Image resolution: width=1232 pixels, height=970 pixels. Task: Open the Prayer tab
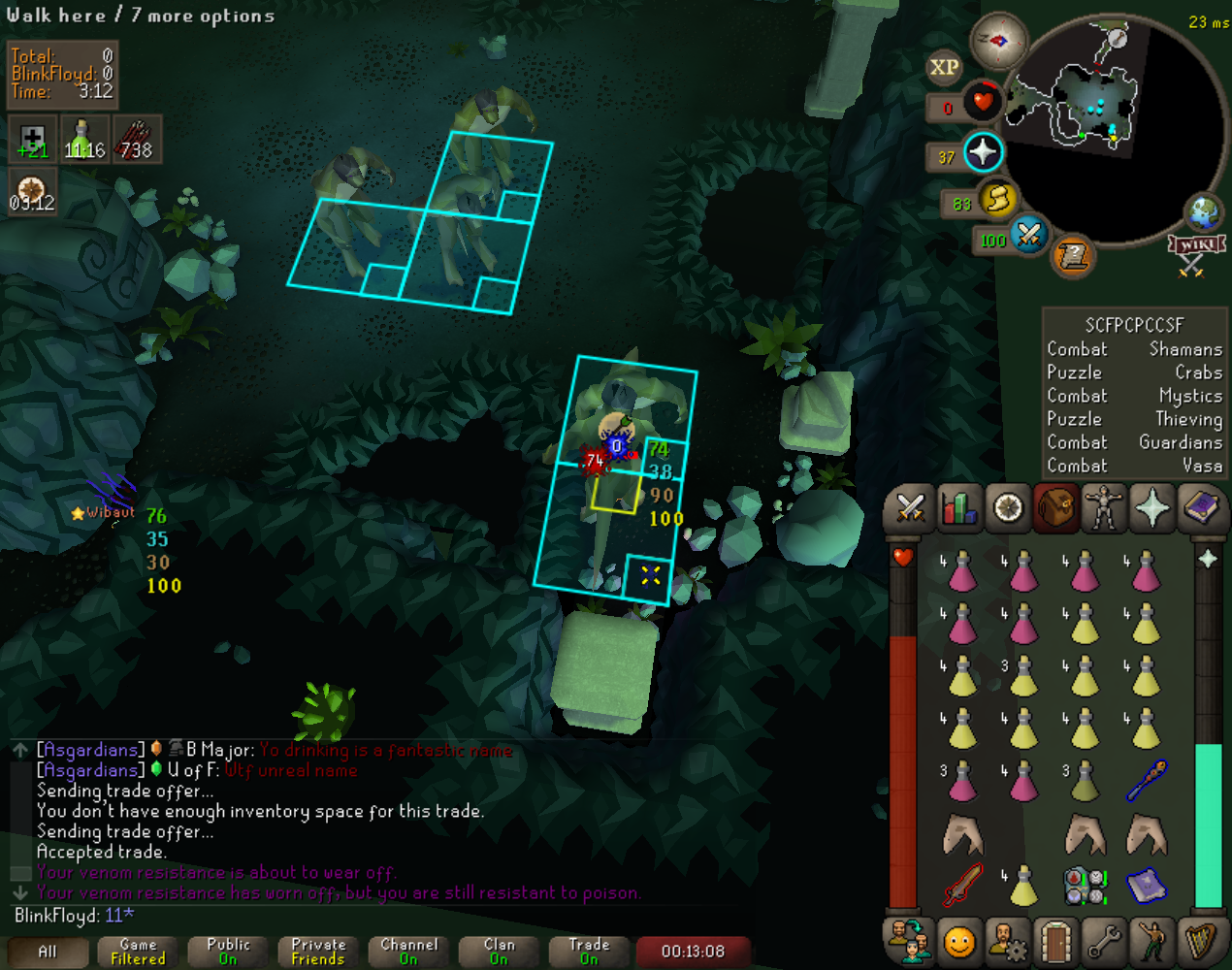(1152, 507)
